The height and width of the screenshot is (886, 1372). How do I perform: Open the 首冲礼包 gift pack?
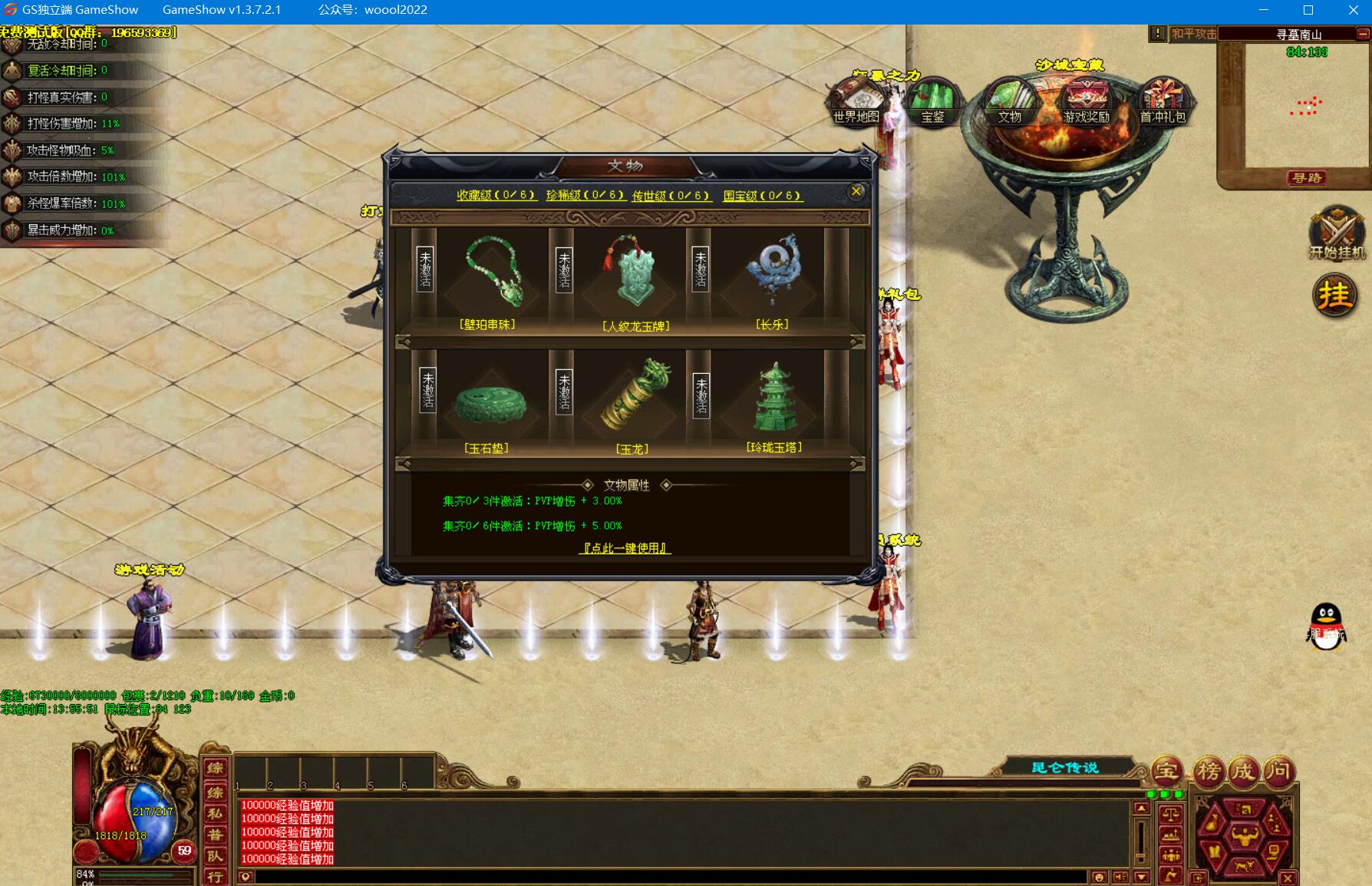coord(1163,102)
